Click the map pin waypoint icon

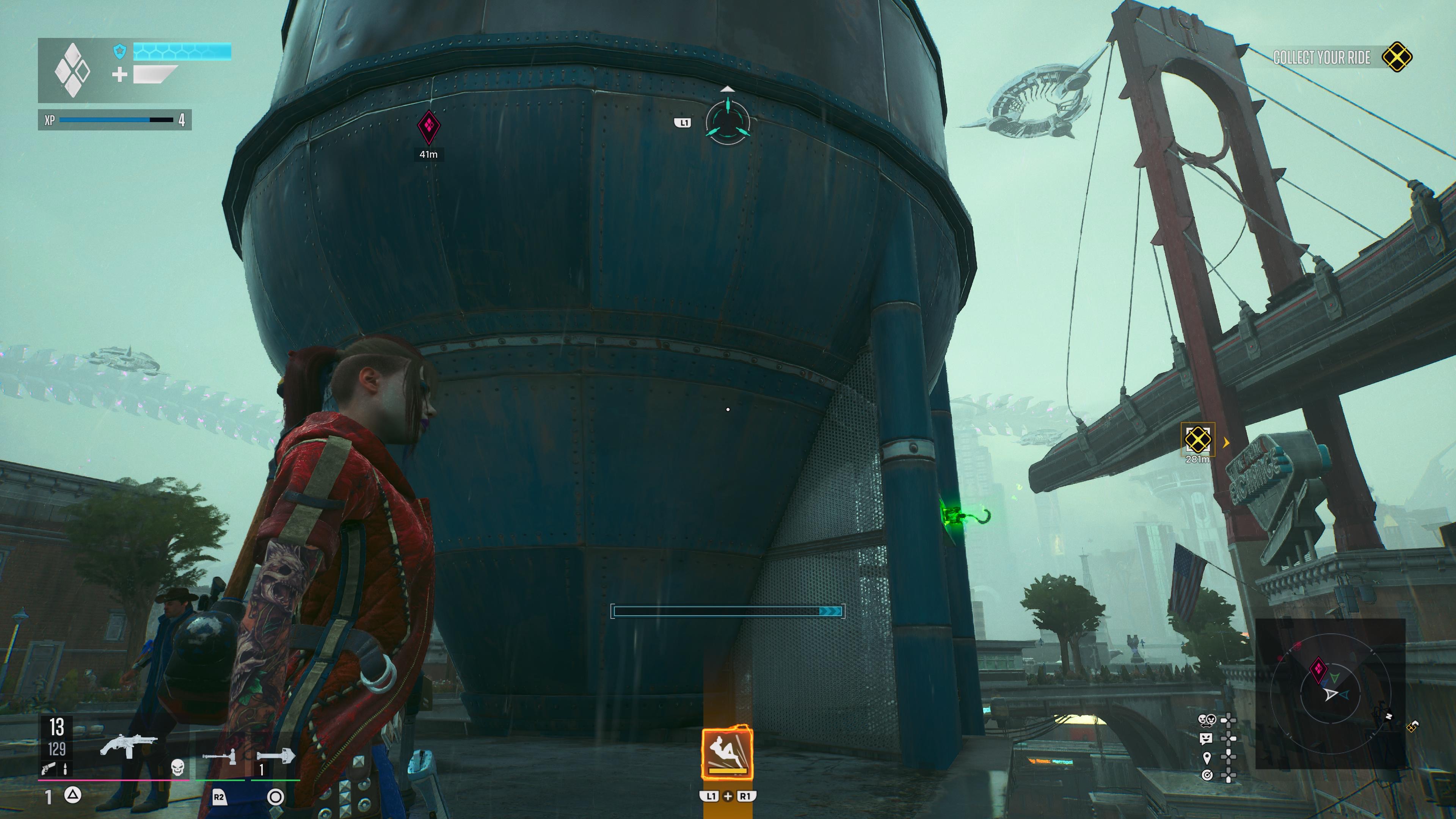point(1207,757)
